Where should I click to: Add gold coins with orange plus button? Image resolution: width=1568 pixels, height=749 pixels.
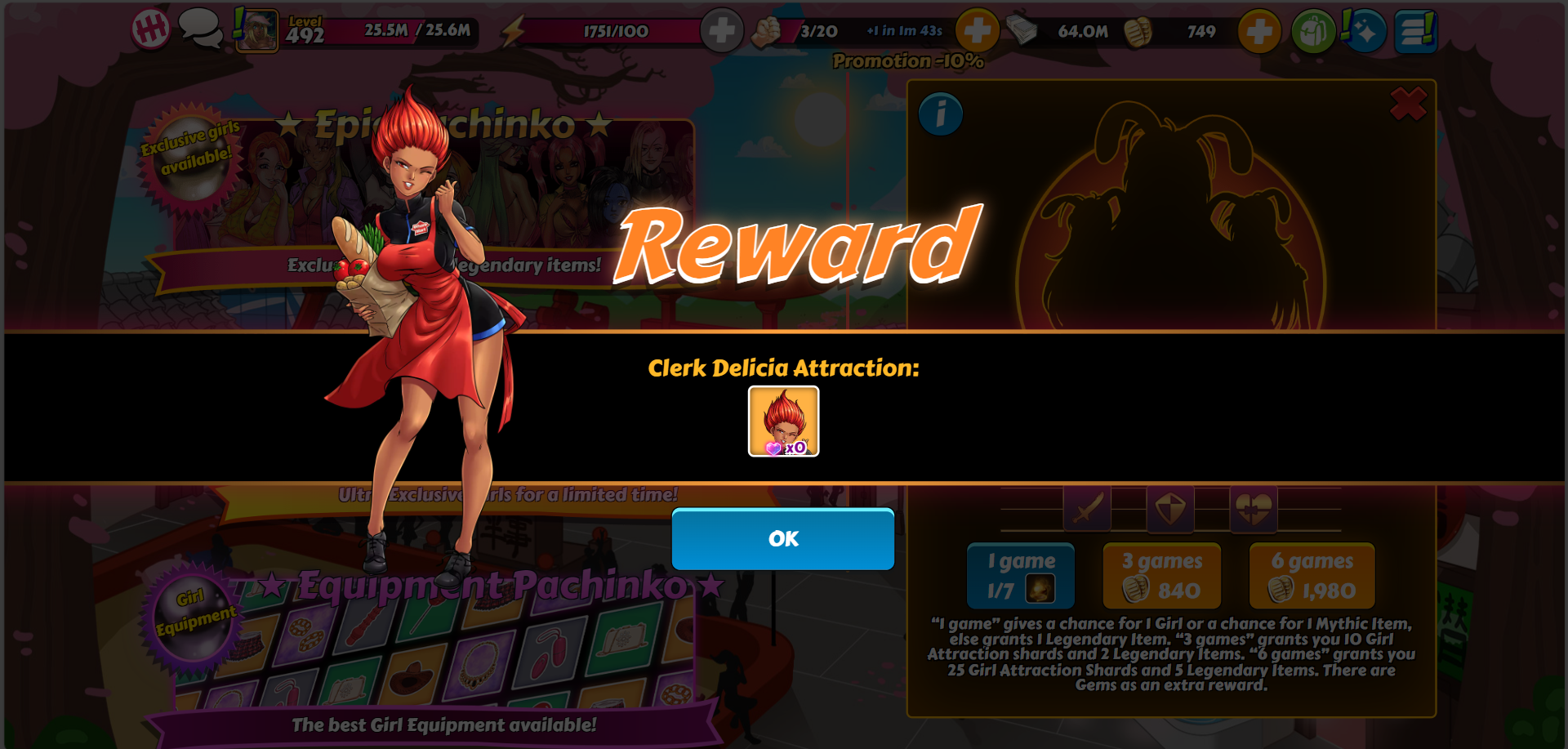[1258, 32]
